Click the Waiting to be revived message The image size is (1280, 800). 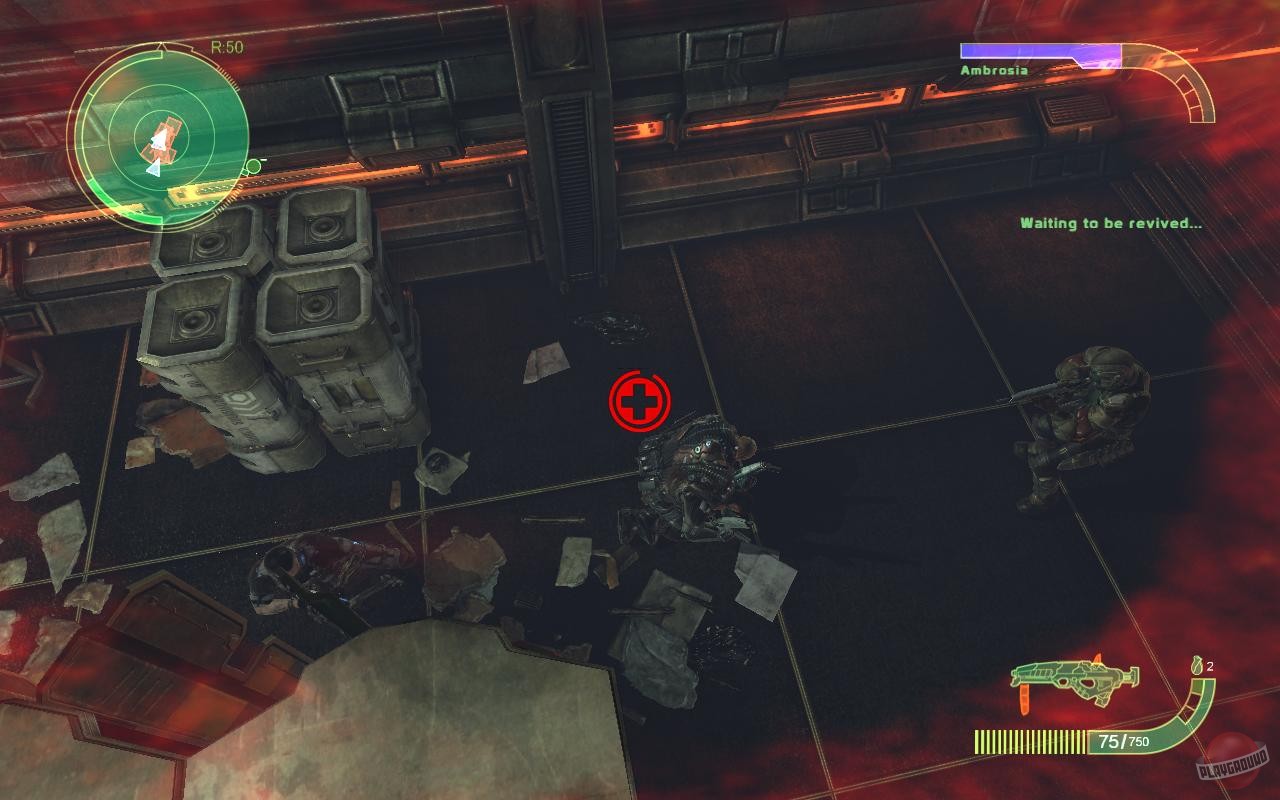(x=1108, y=223)
